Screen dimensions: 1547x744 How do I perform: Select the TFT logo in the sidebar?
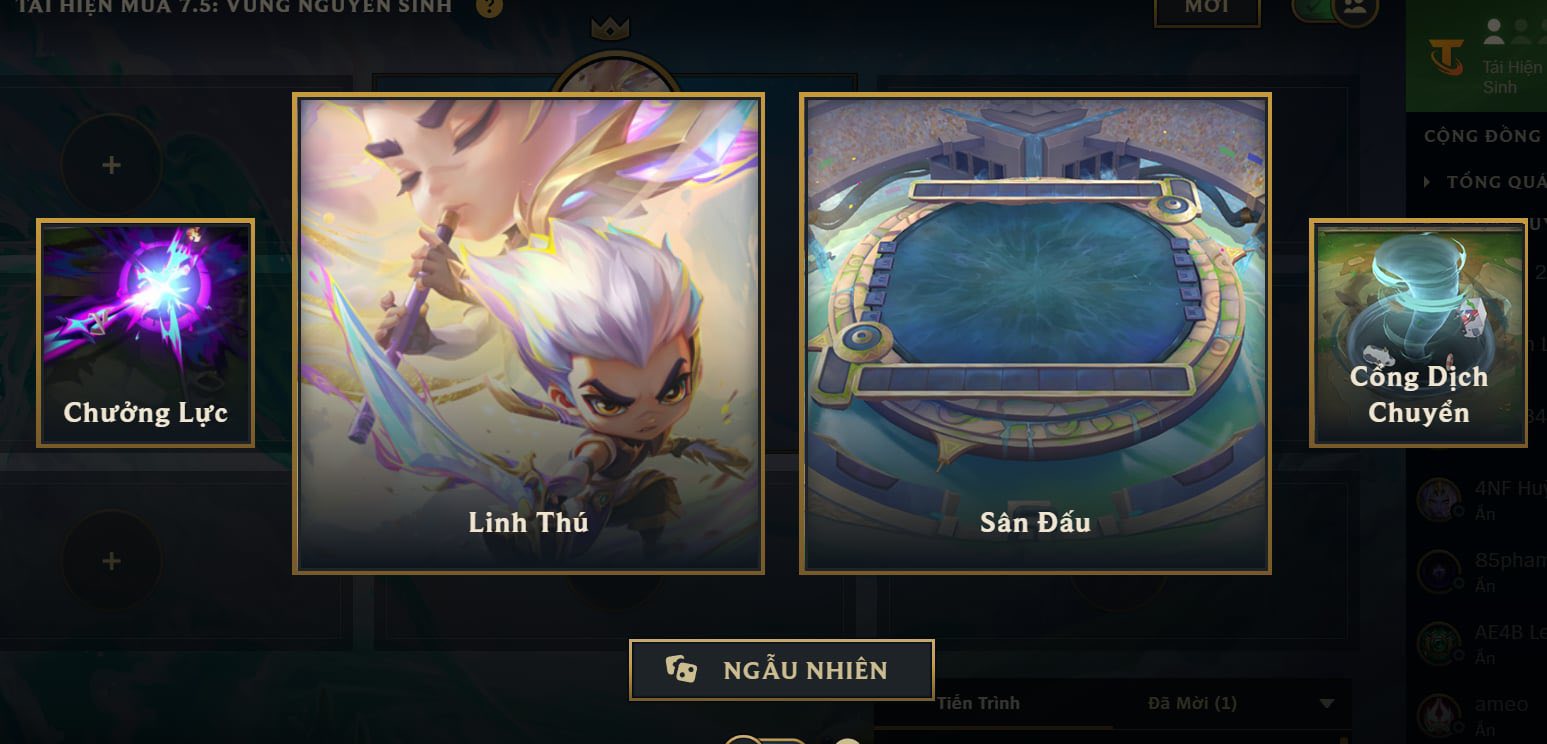click(x=1443, y=56)
